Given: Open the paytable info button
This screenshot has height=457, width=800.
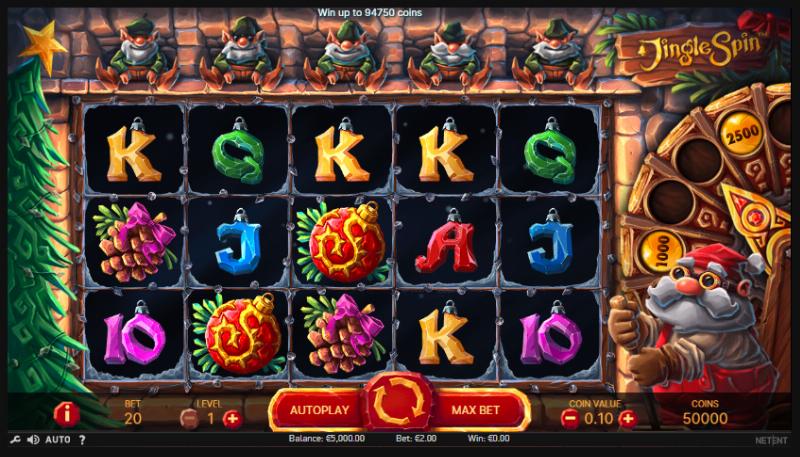Looking at the screenshot, I should (66, 412).
